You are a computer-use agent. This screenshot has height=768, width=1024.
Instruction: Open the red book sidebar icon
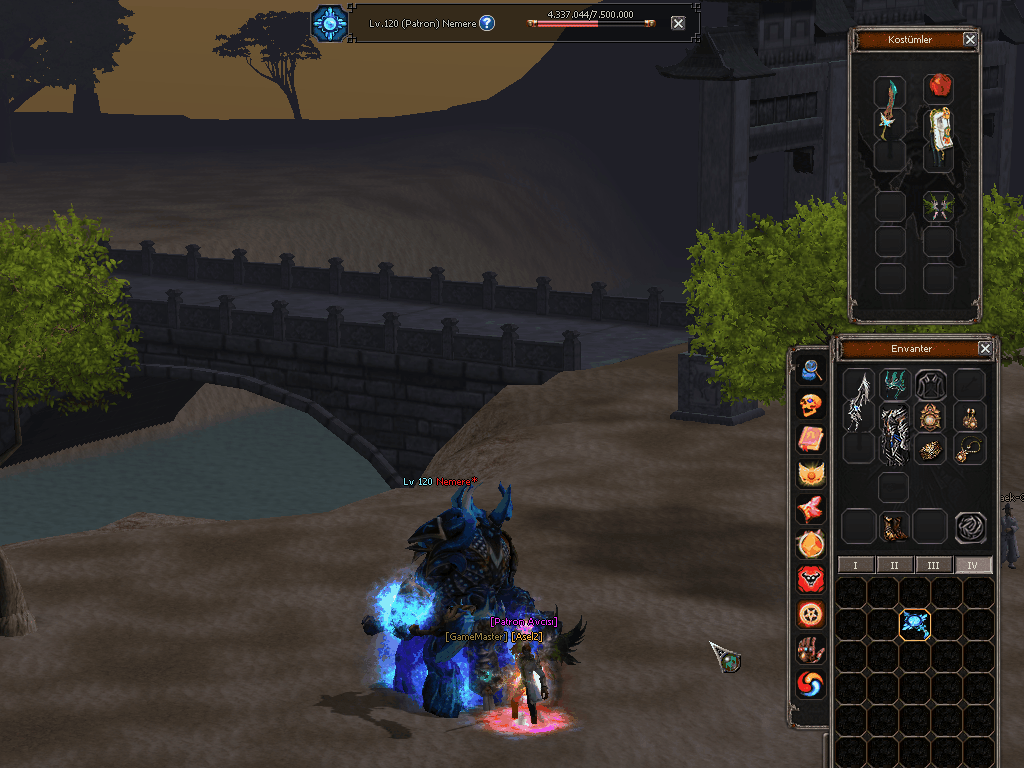tap(811, 439)
